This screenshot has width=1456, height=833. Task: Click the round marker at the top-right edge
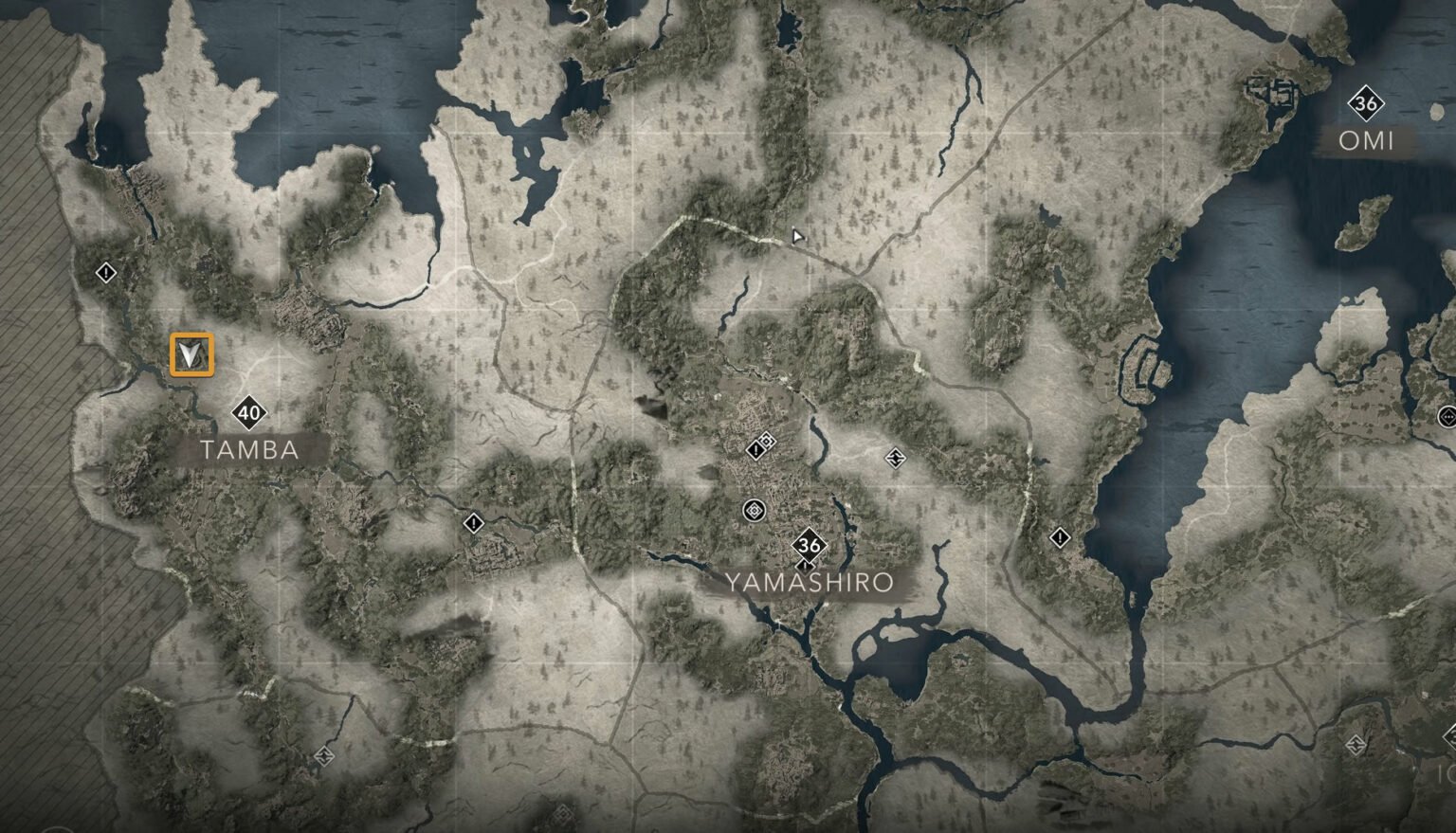coord(1448,415)
